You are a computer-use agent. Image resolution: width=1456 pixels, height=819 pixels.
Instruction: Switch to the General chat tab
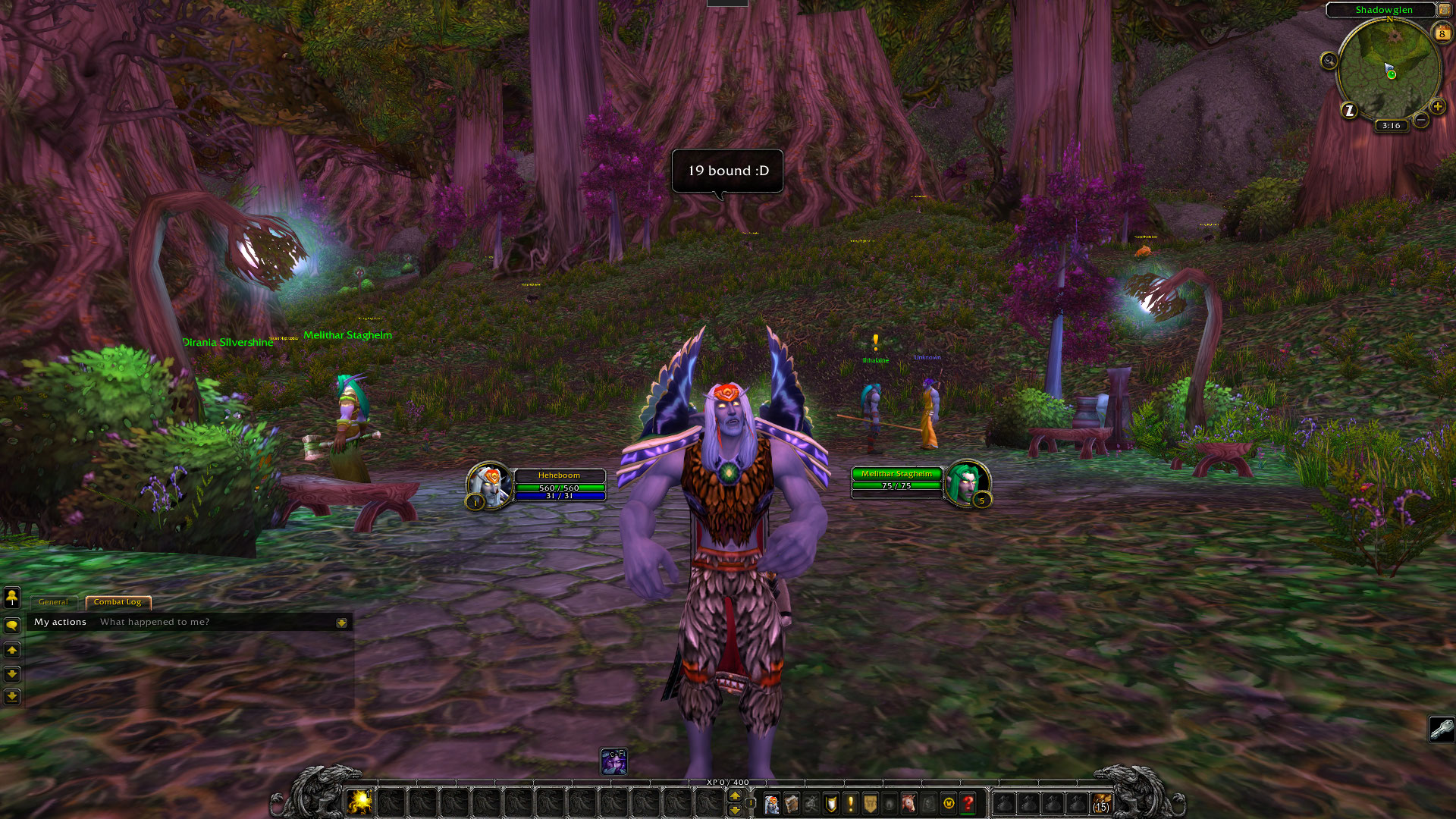(x=53, y=602)
